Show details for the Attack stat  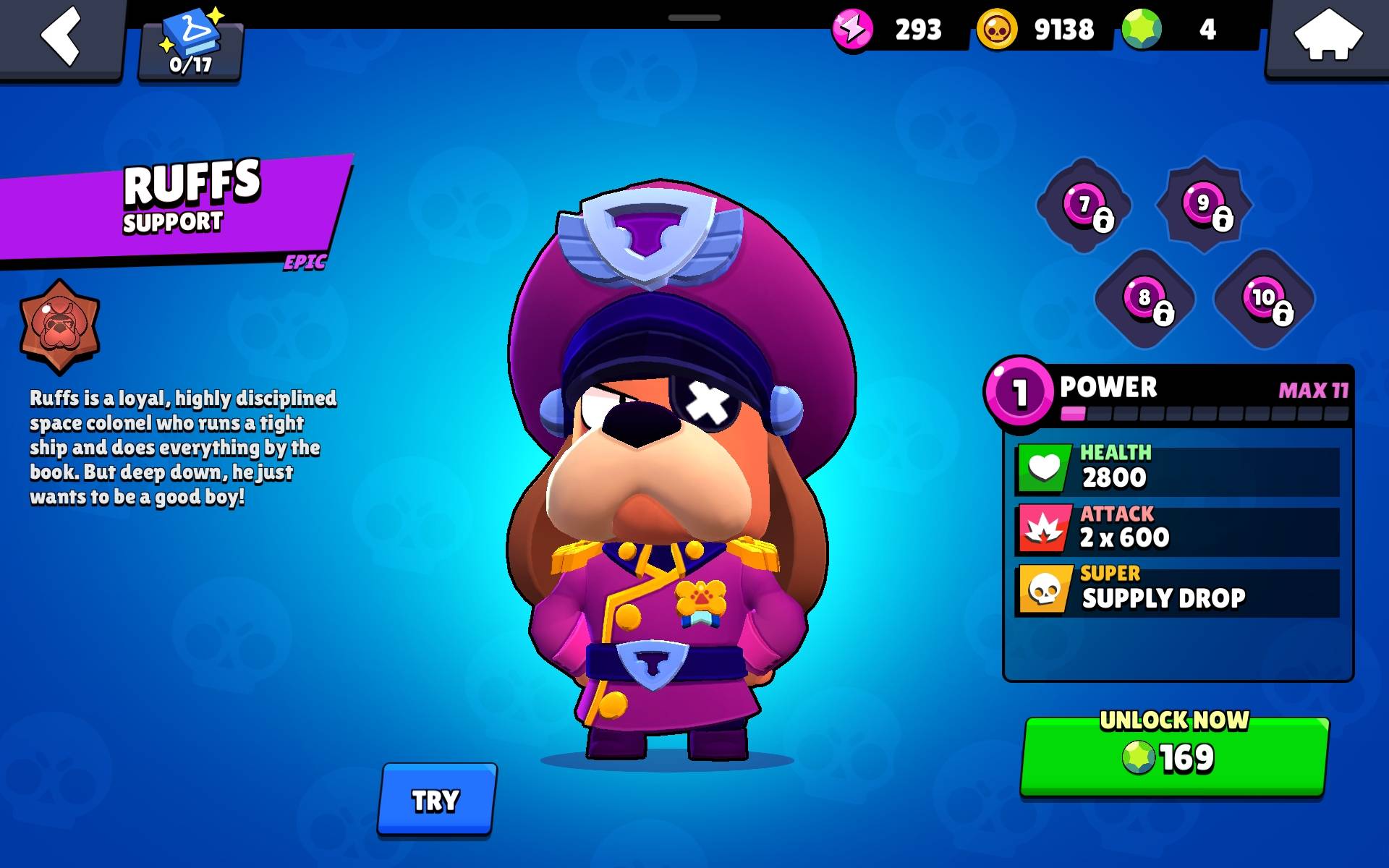pyautogui.click(x=1178, y=529)
